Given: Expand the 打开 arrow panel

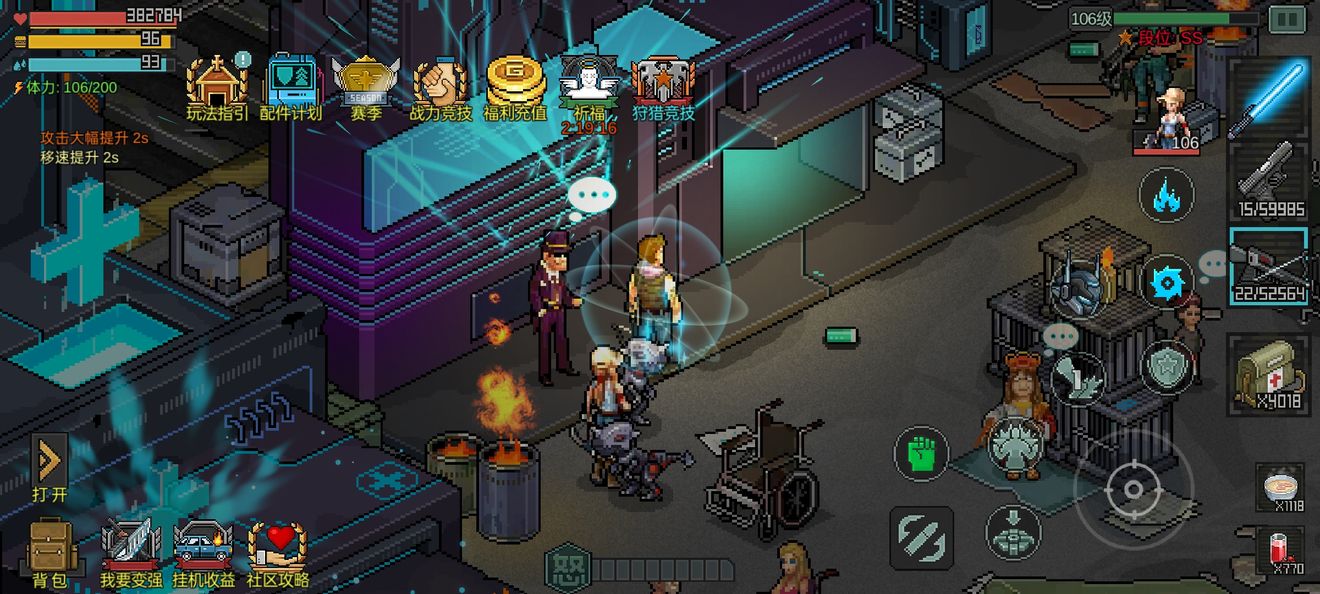Looking at the screenshot, I should coord(49,466).
